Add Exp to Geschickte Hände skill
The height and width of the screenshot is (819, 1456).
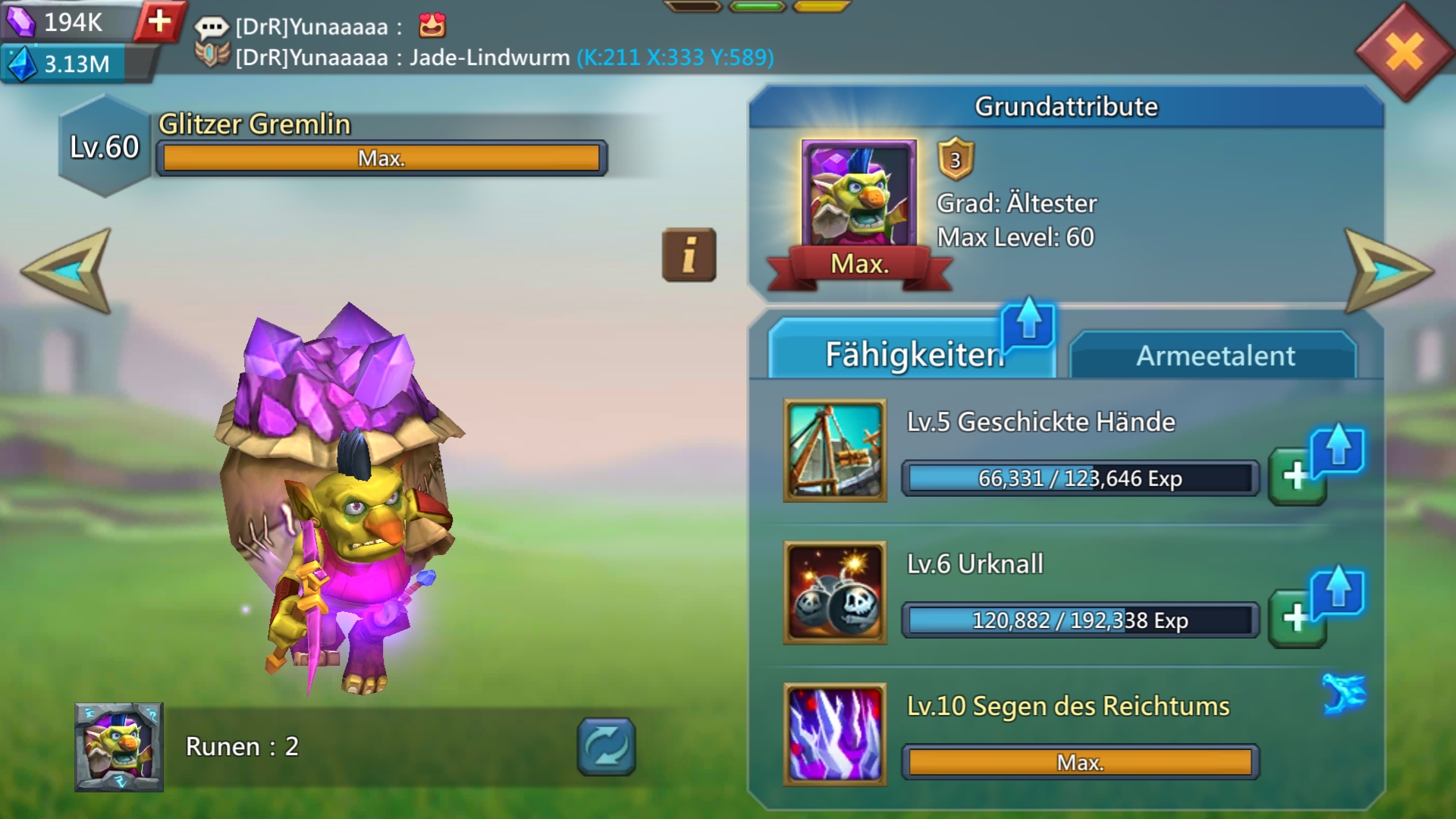coord(1297,476)
